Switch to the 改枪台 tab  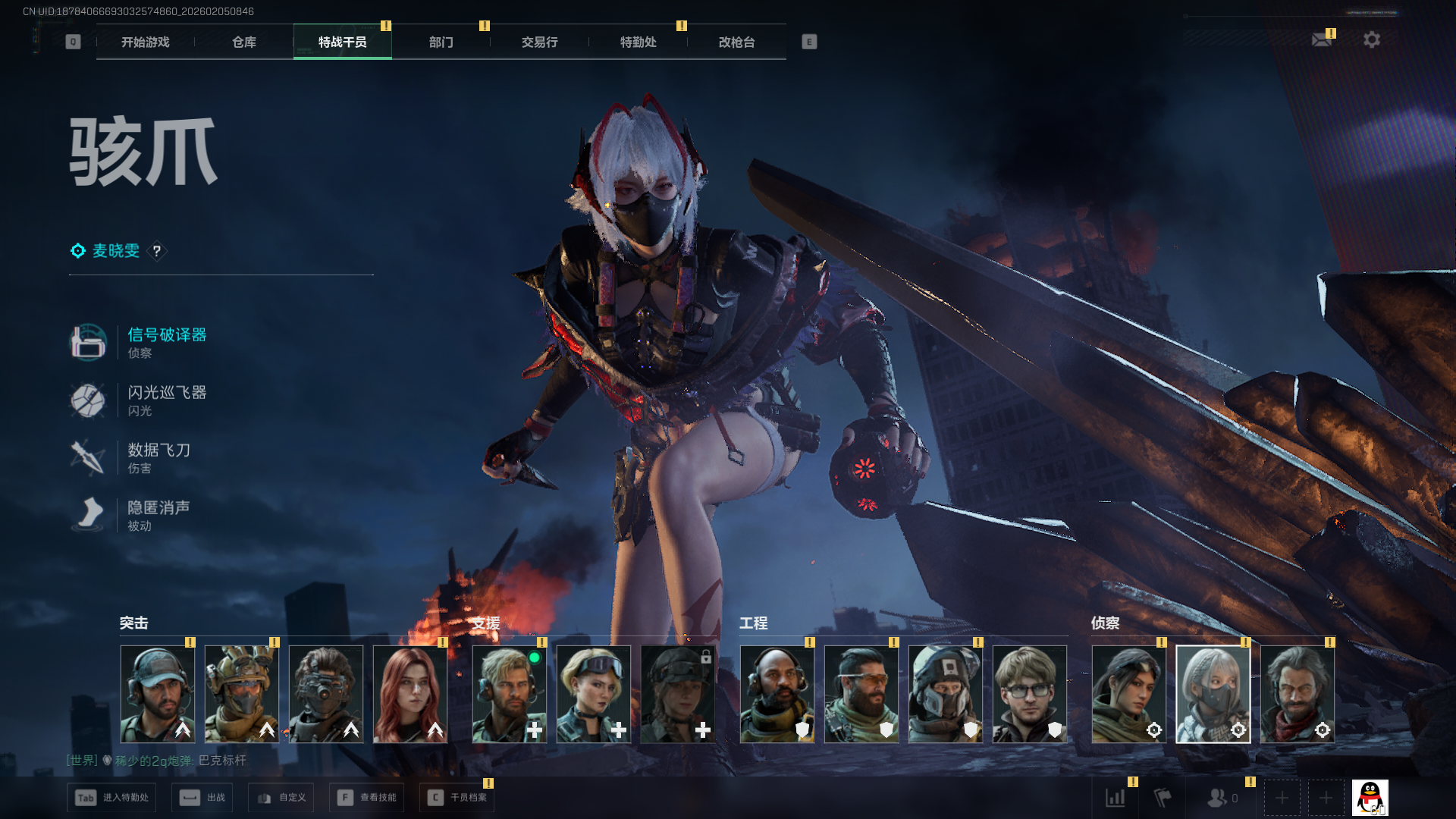(x=736, y=42)
